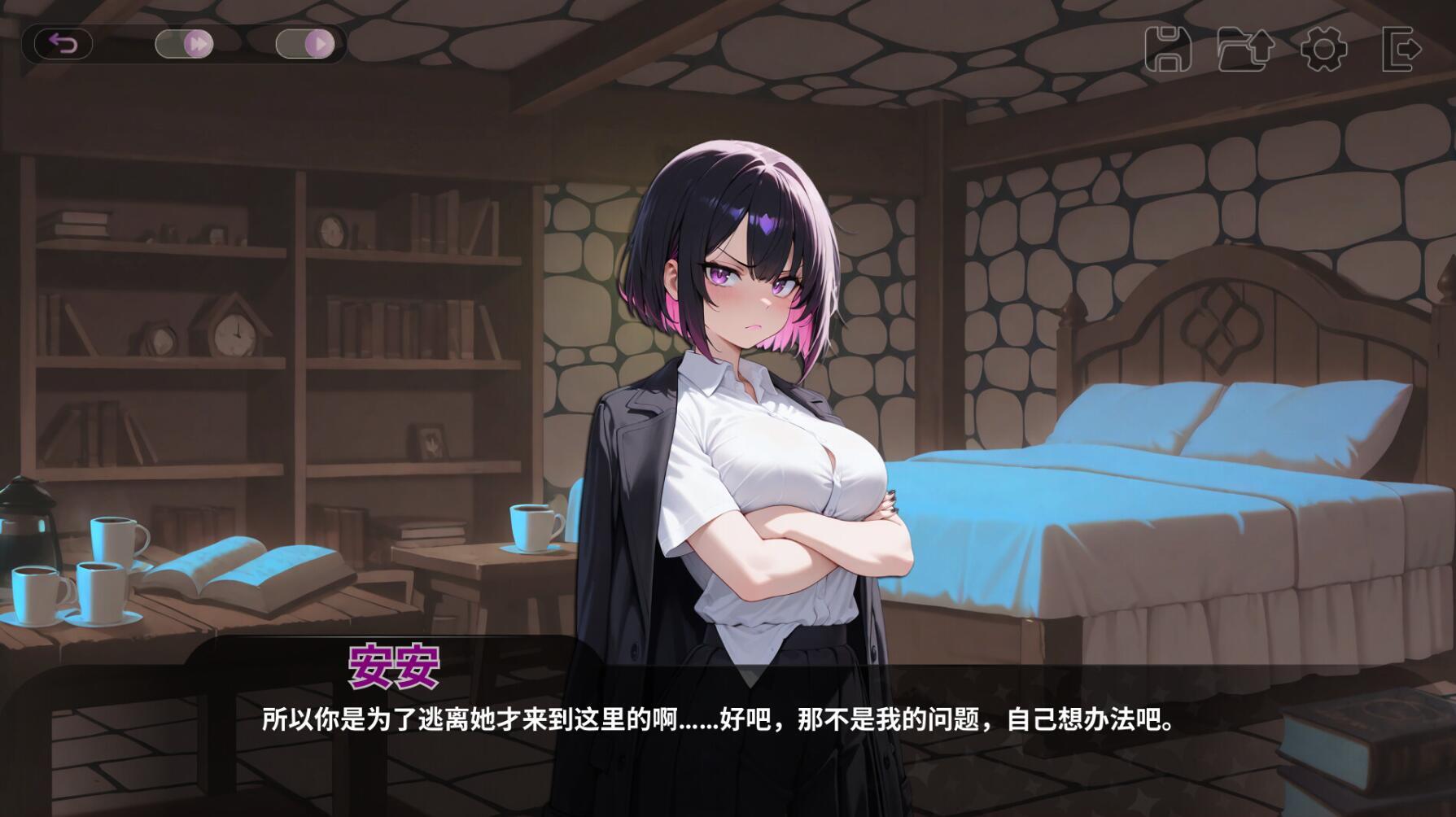This screenshot has width=1456, height=817.
Task: Open the load game folder icon
Action: point(1247,49)
